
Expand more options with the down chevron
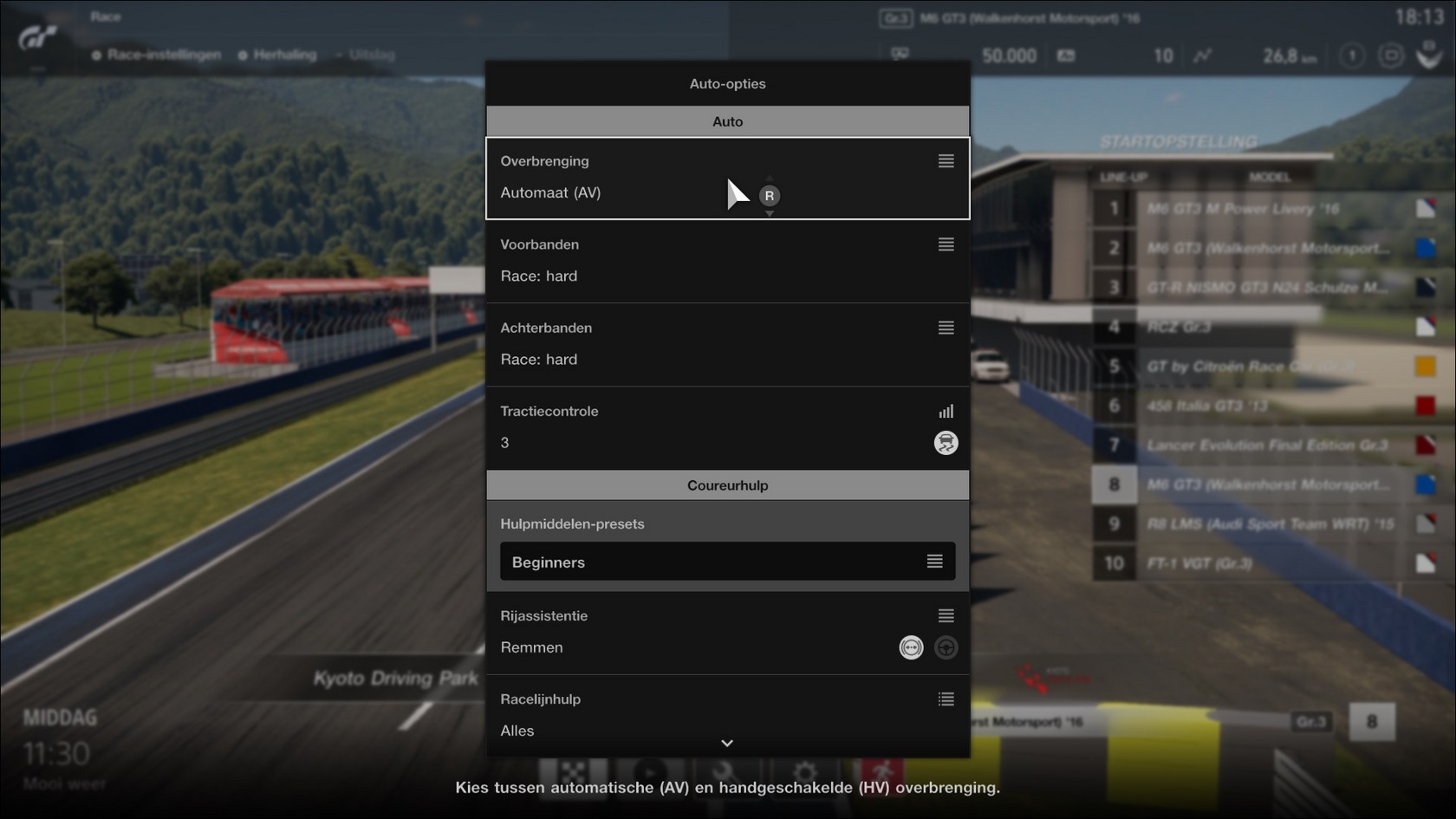point(727,744)
